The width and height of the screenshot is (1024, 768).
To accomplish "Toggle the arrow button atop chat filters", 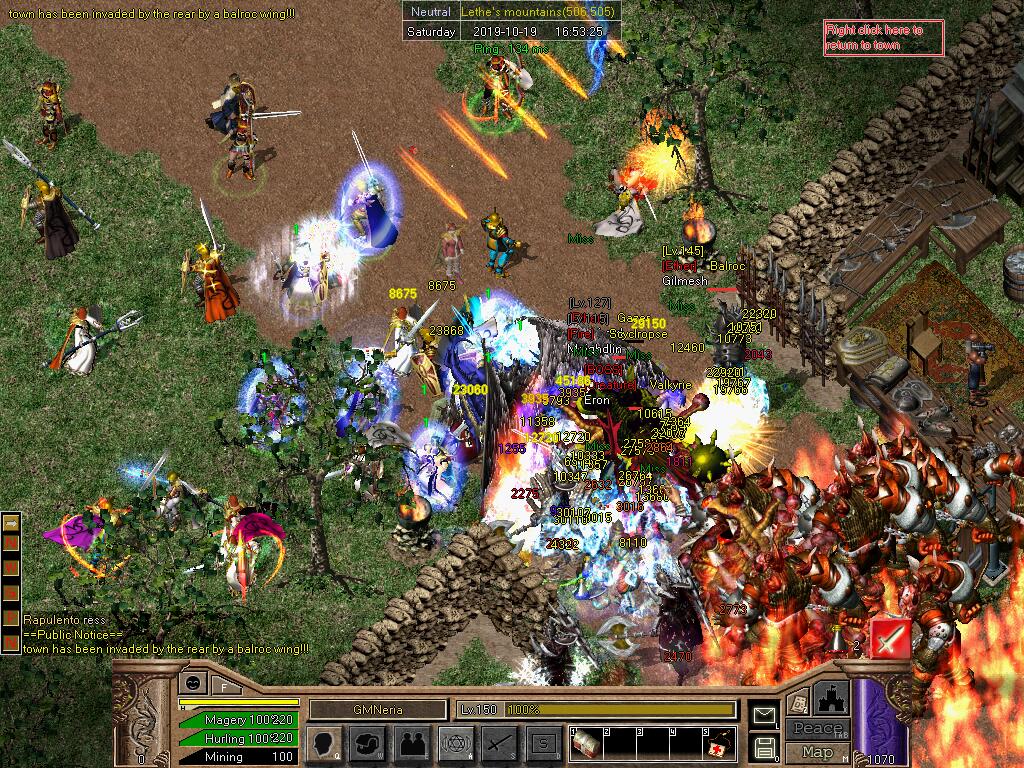I will [x=12, y=522].
